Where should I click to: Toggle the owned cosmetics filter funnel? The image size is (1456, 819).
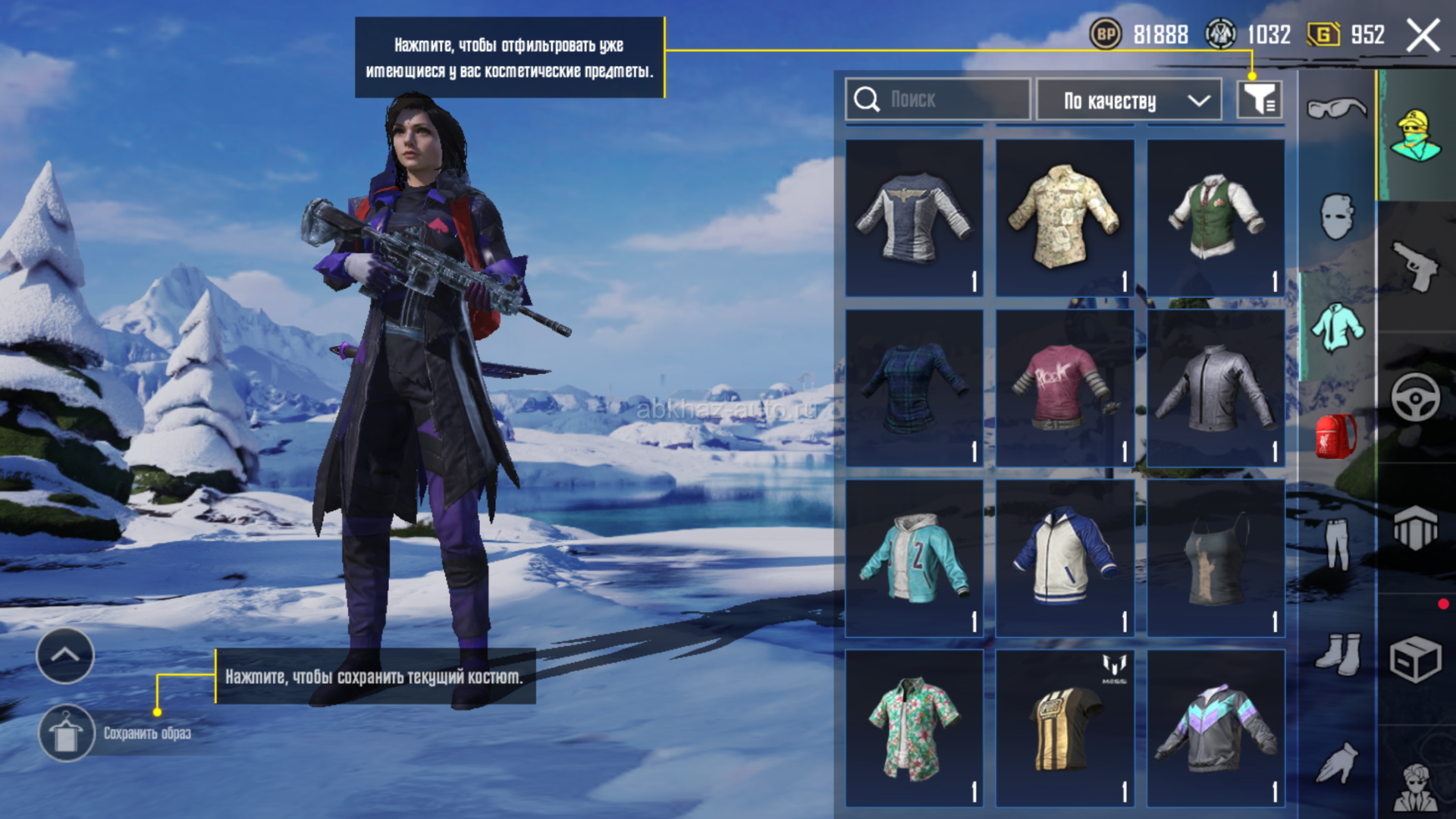coord(1259,99)
